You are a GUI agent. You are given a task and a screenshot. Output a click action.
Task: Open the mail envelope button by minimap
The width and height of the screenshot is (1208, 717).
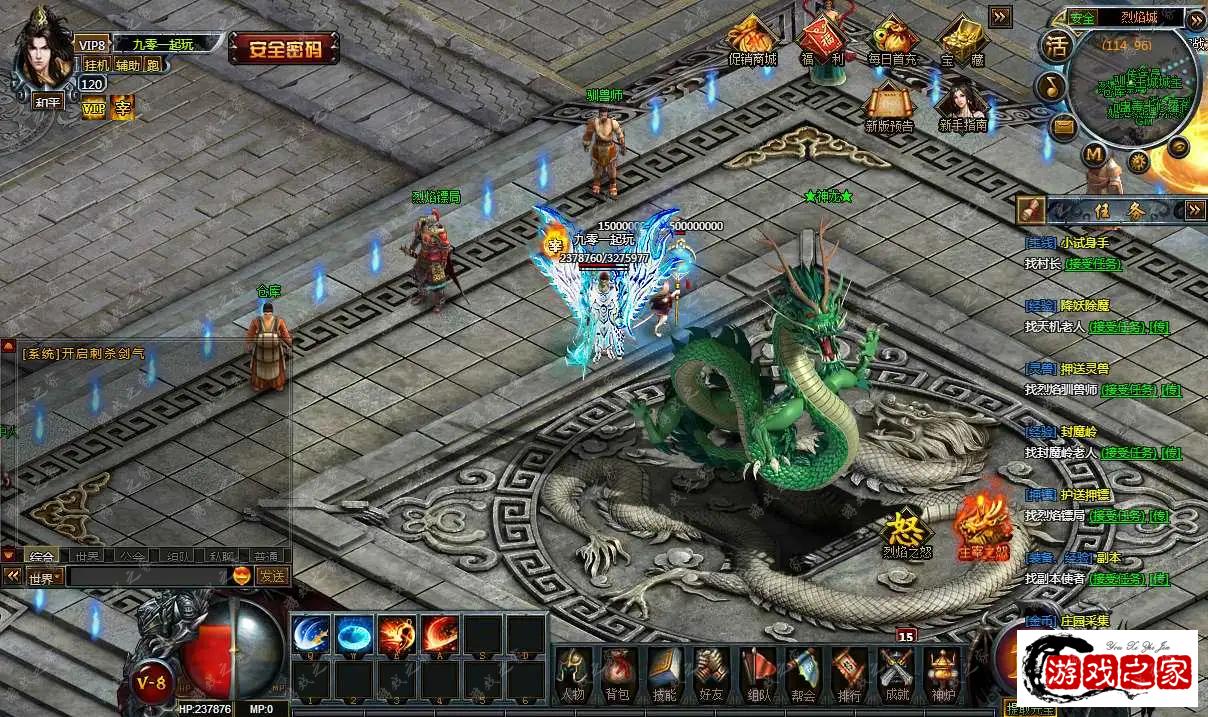coord(1063,127)
